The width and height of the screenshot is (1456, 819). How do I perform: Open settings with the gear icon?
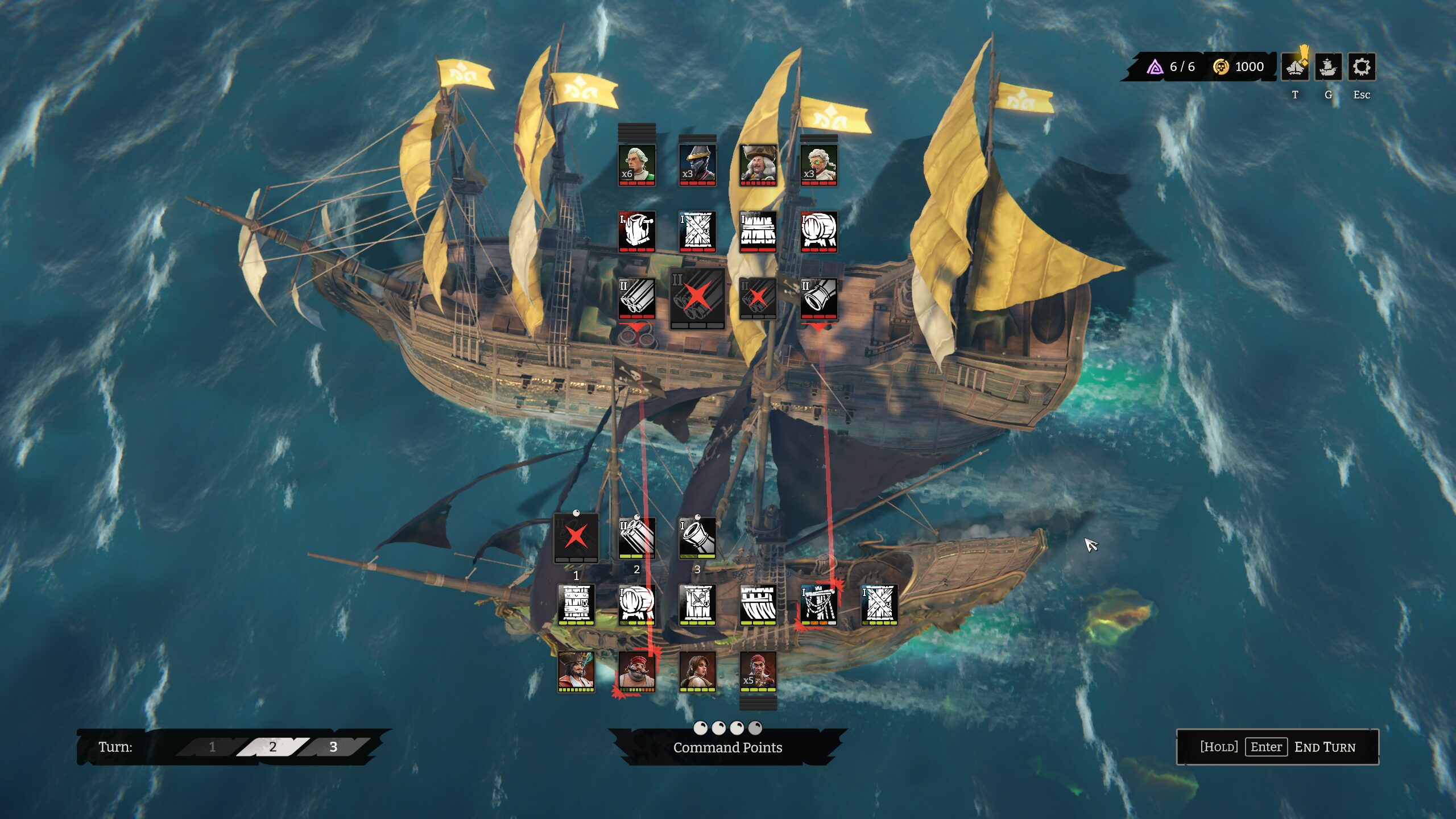click(x=1361, y=68)
